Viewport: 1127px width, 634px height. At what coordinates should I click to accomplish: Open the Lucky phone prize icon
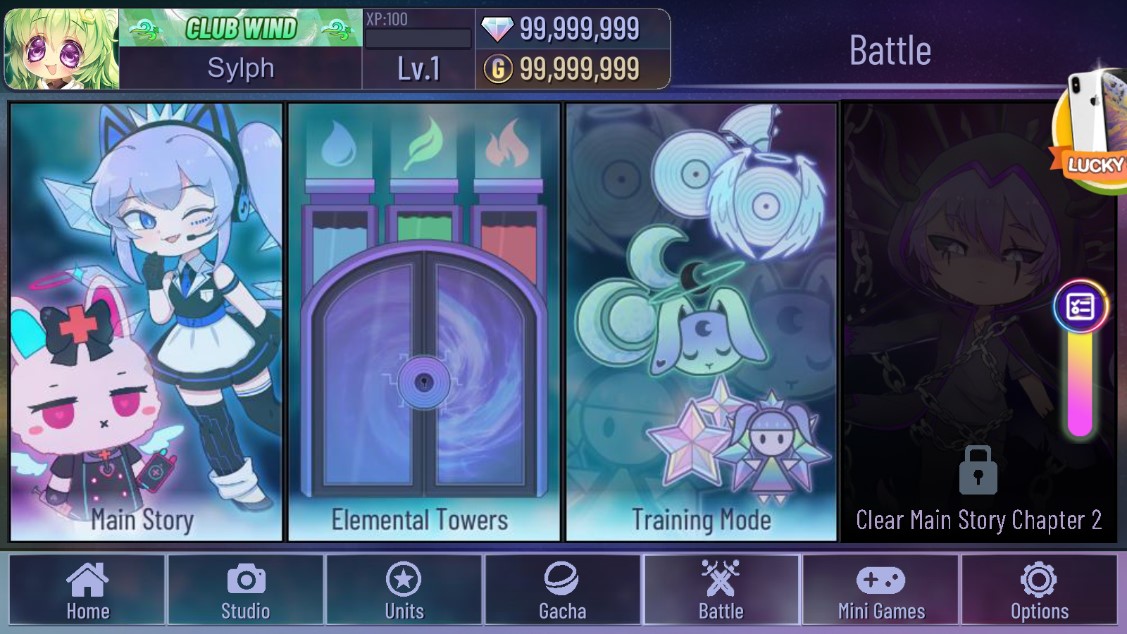pyautogui.click(x=1094, y=132)
